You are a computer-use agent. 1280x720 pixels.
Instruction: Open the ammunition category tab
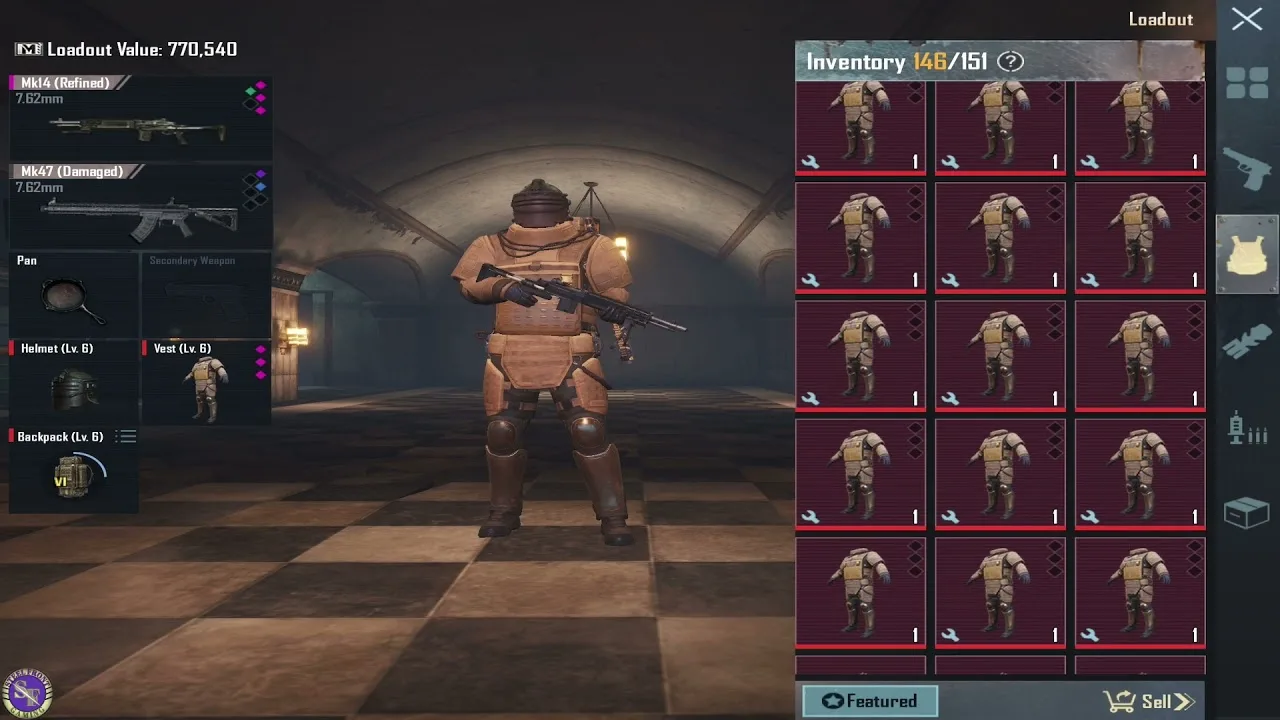(x=1247, y=428)
